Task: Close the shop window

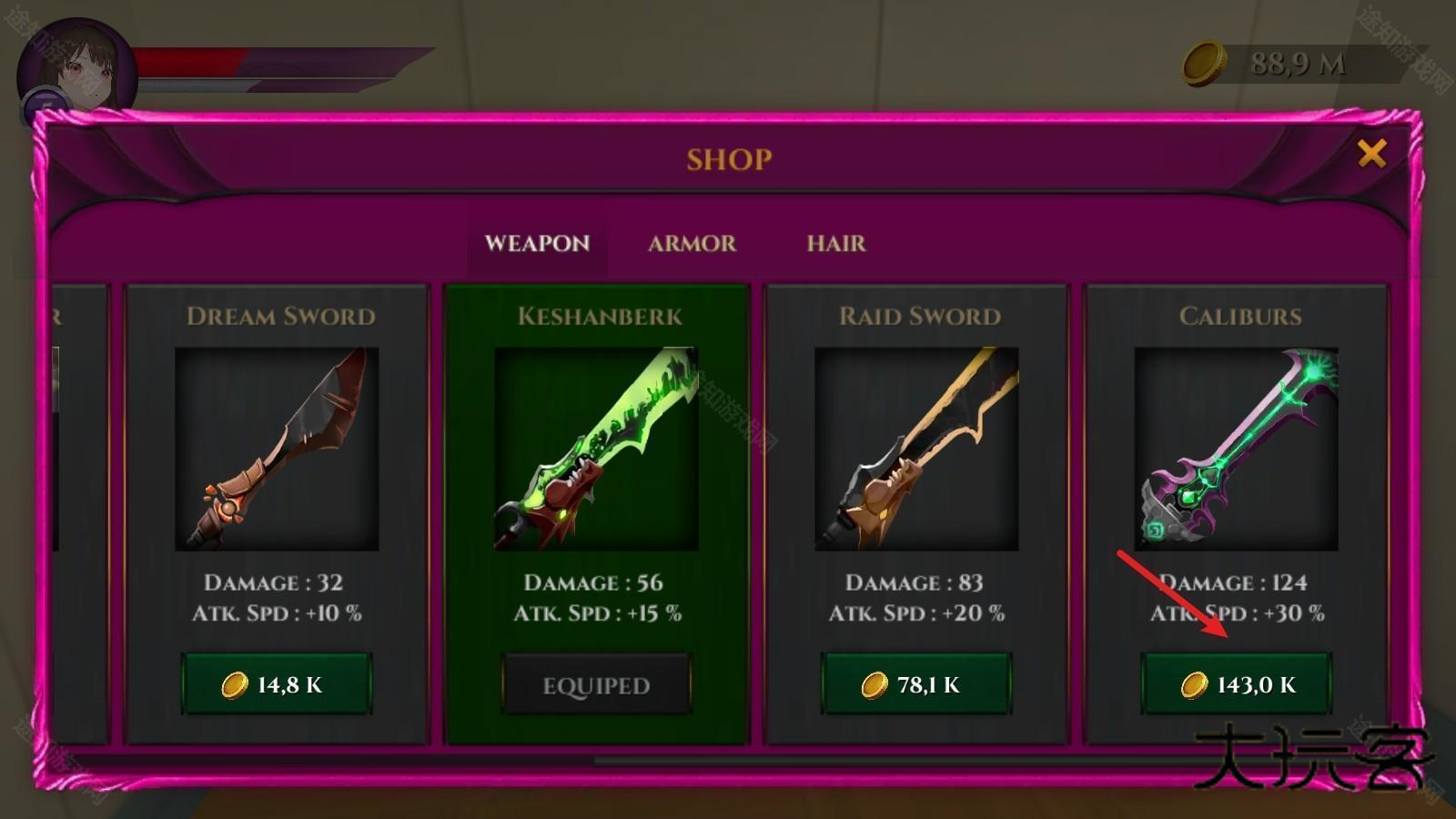Action: (1371, 154)
